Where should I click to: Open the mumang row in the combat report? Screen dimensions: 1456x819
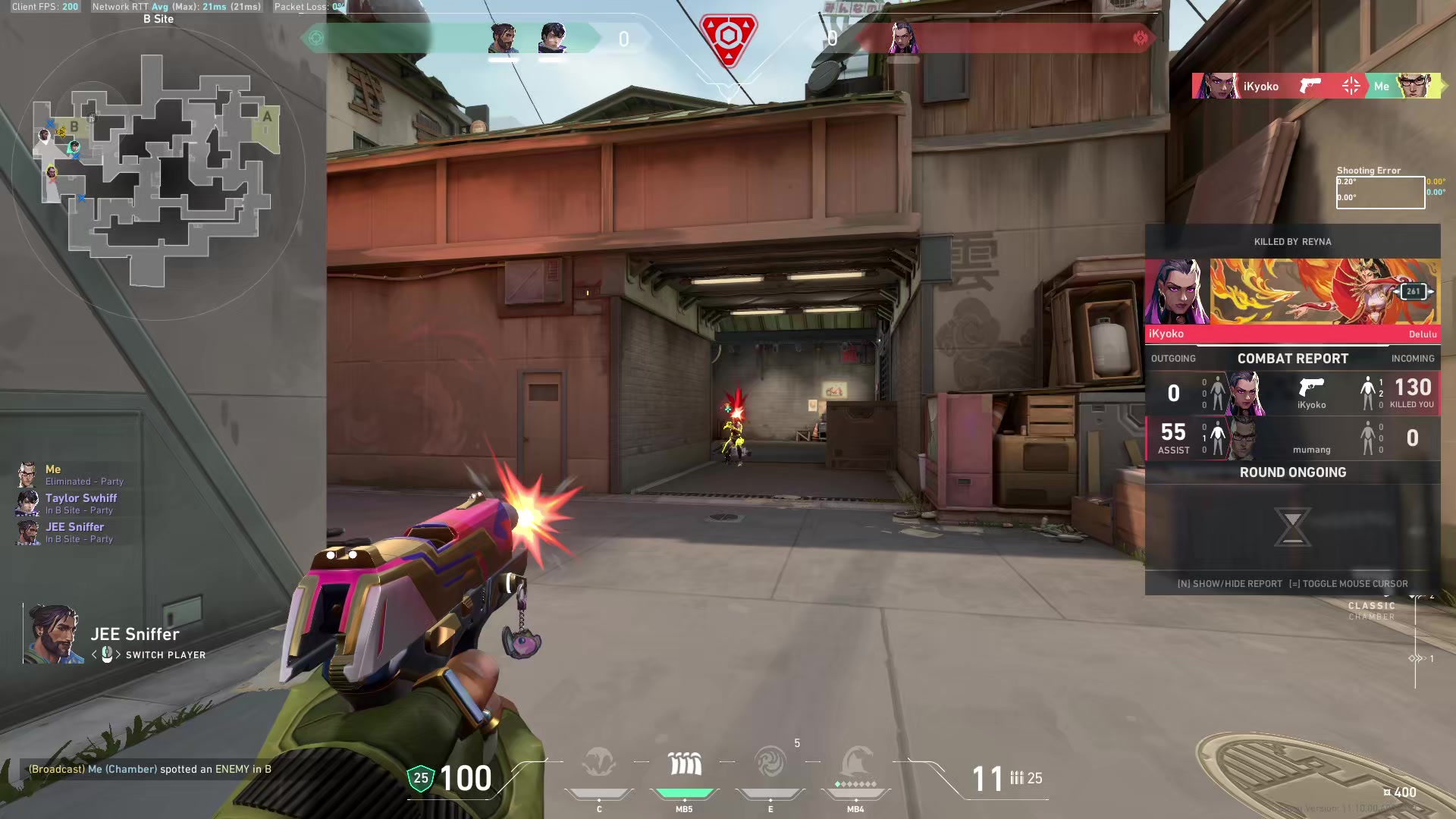pyautogui.click(x=1292, y=438)
